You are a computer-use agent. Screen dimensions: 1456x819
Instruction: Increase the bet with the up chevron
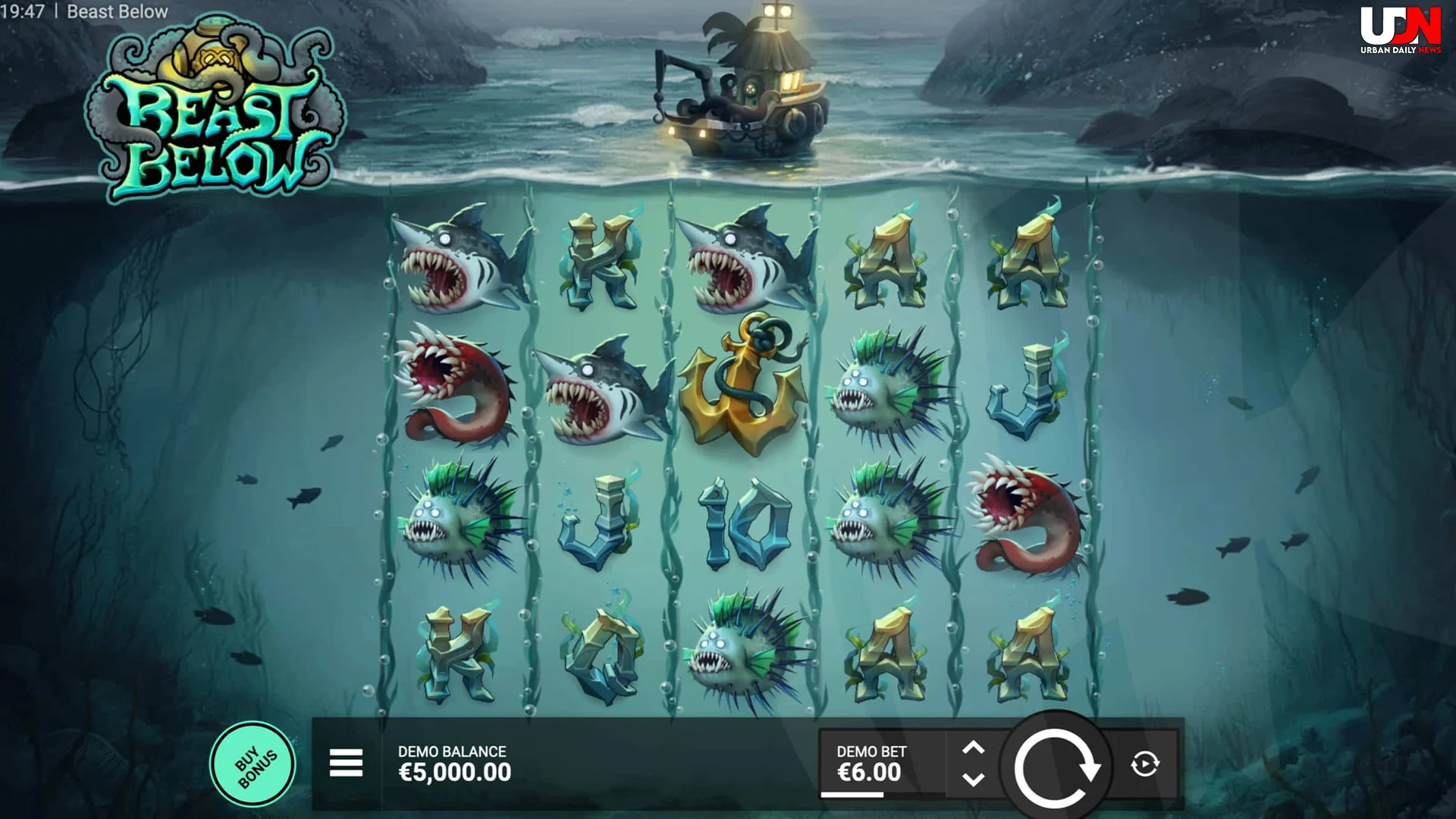[974, 747]
